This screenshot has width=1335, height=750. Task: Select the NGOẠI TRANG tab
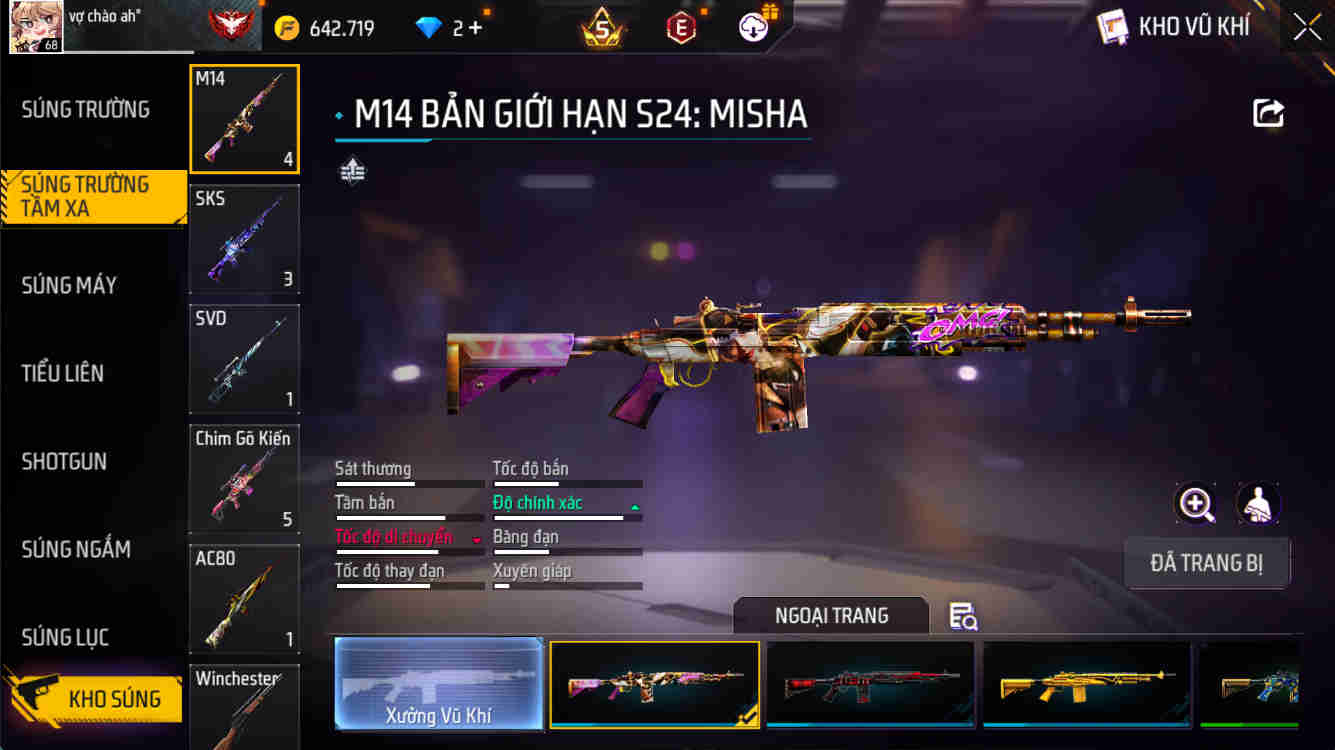coord(831,616)
